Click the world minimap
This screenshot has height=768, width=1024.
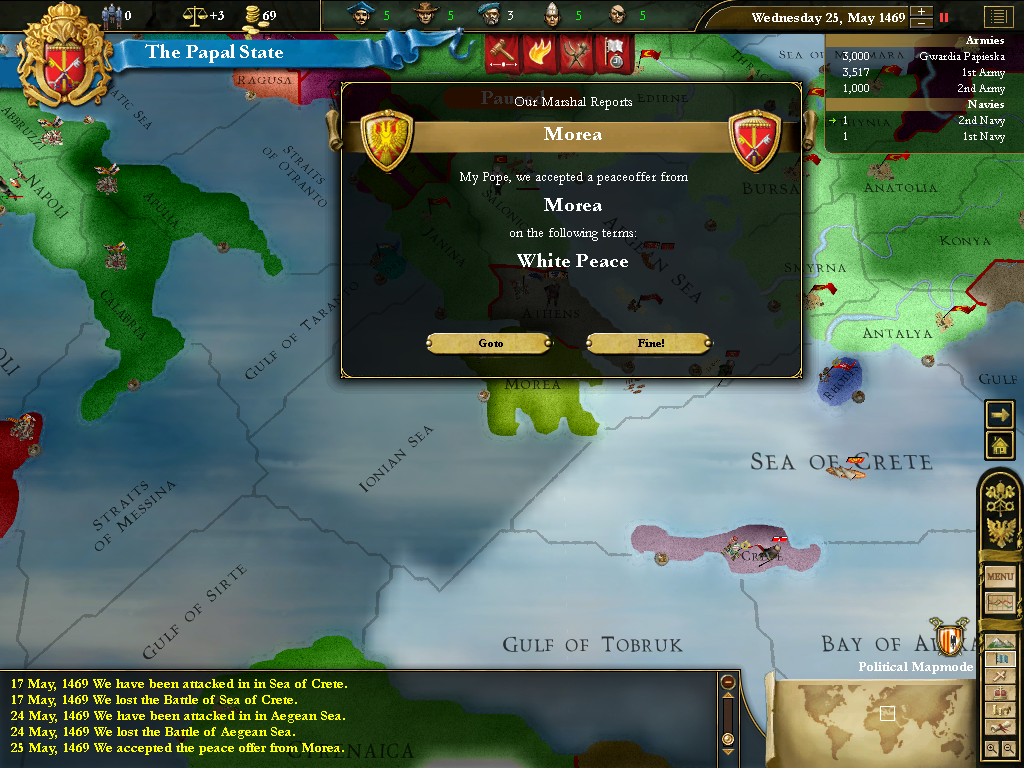880,715
